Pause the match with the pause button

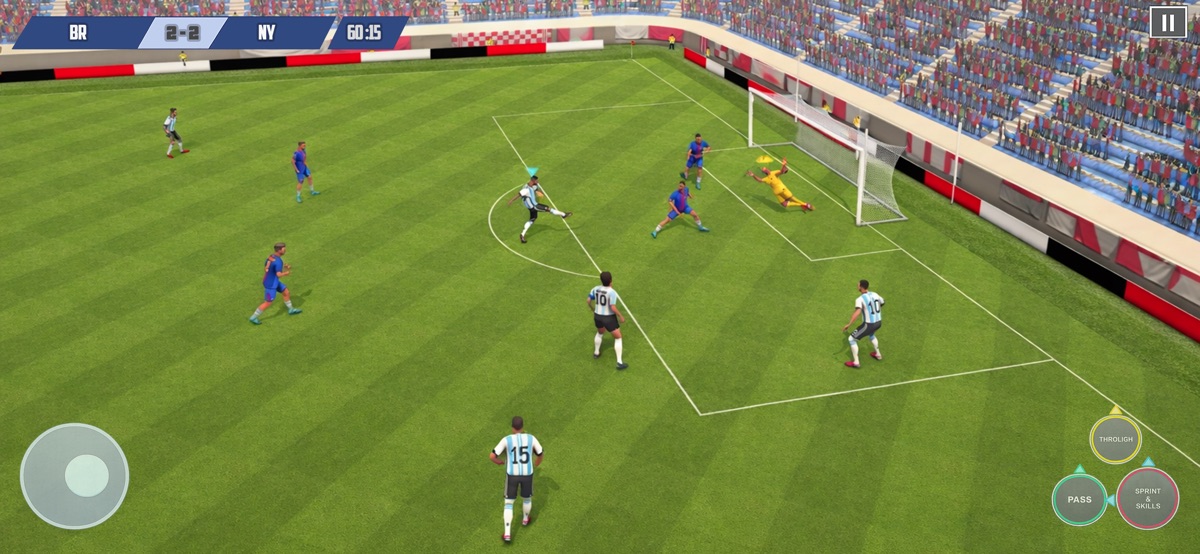1167,22
